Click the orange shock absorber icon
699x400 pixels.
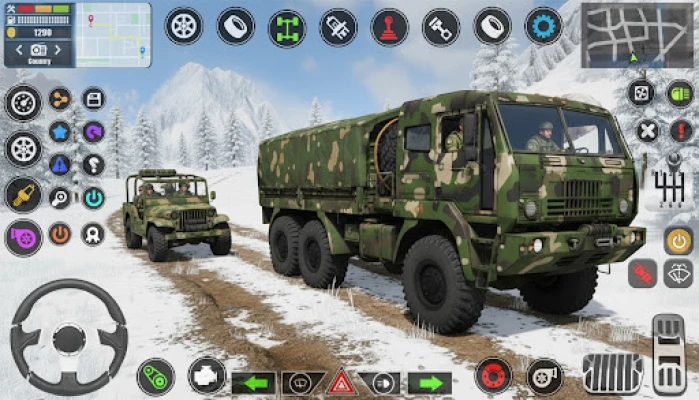(x=23, y=193)
